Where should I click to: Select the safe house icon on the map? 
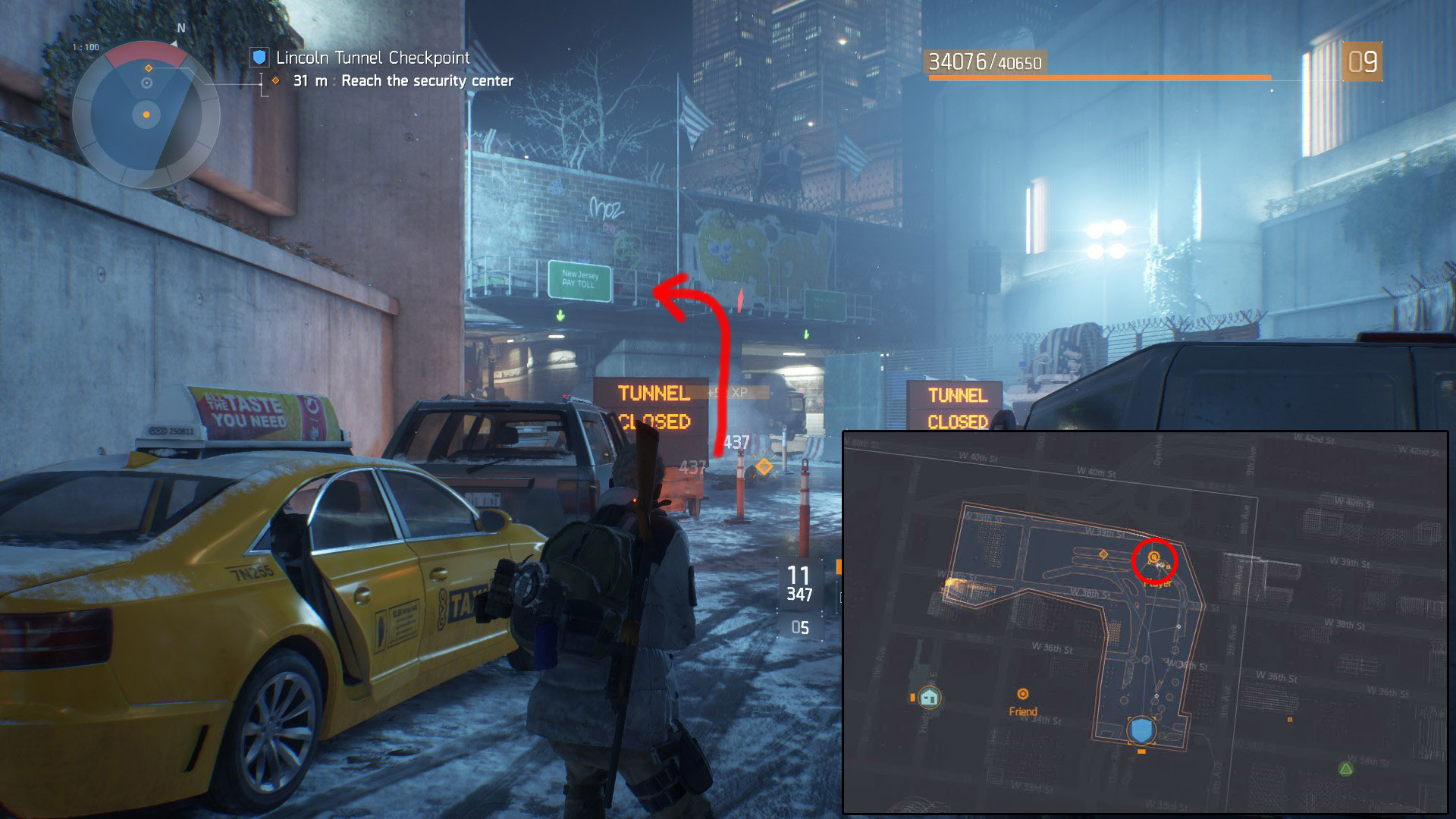[x=929, y=697]
